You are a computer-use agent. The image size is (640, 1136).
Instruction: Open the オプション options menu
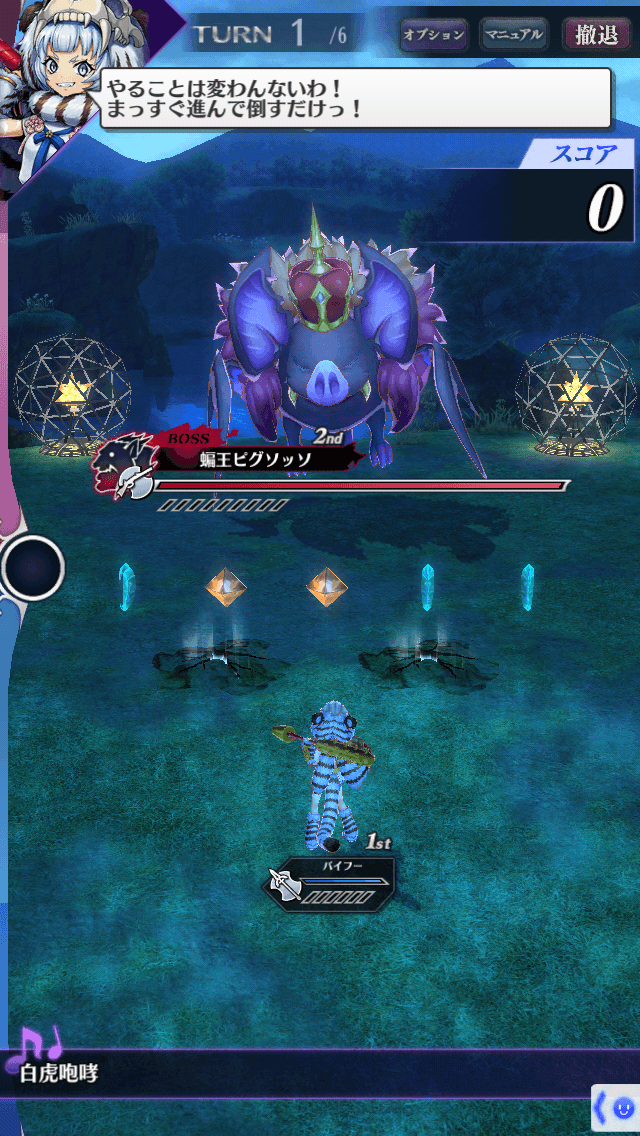(434, 35)
